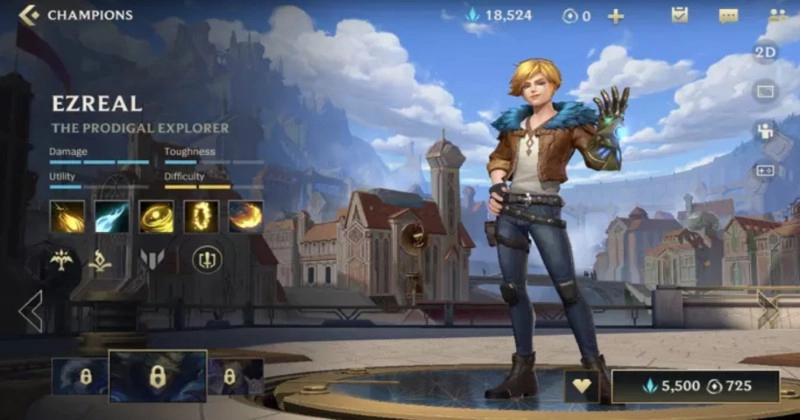Show the next champion with right arrow
The height and width of the screenshot is (420, 800).
click(768, 309)
